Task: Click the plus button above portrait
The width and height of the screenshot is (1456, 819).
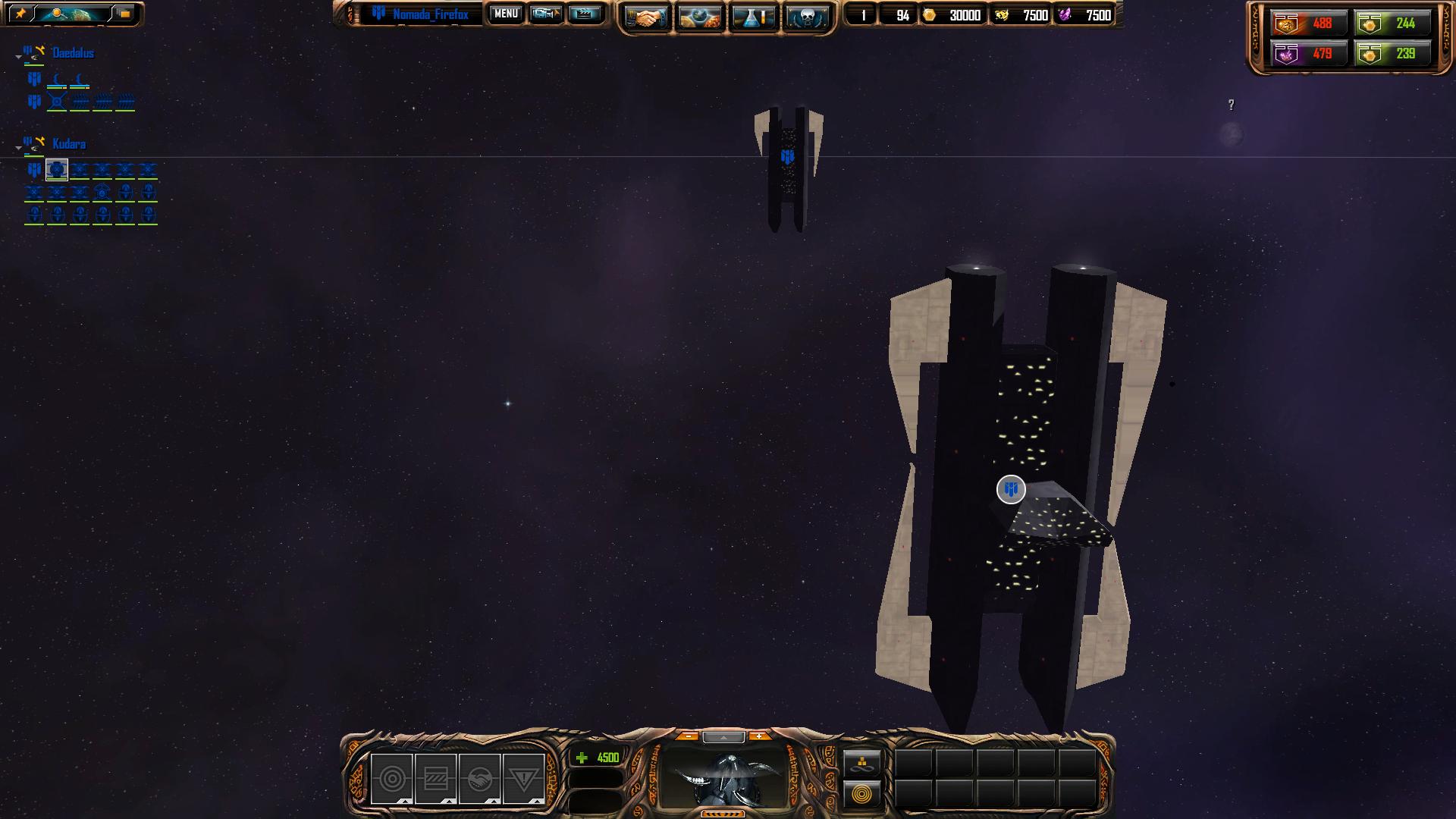Action: 758,736
